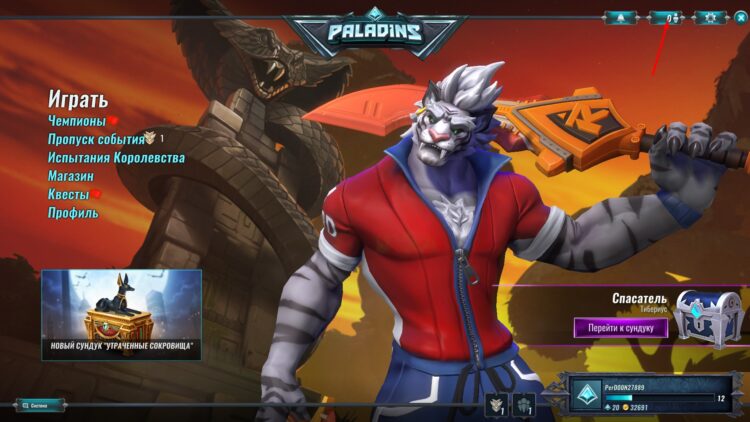Open the Профиль page
The width and height of the screenshot is (750, 422).
[73, 213]
